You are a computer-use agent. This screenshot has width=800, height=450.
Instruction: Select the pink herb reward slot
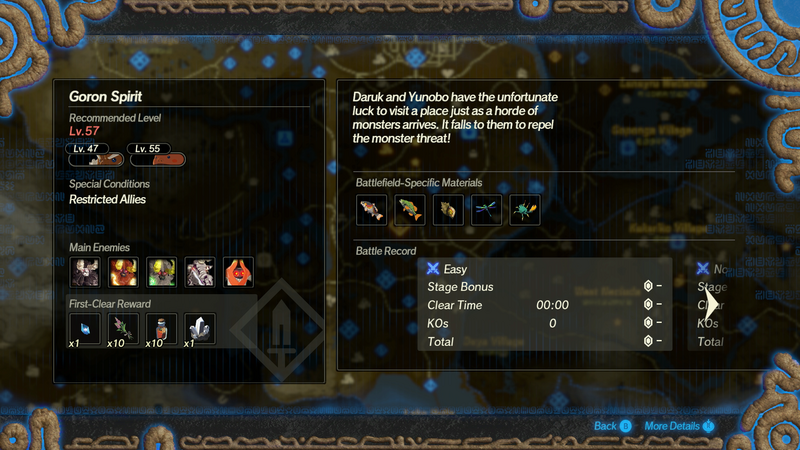(x=123, y=326)
